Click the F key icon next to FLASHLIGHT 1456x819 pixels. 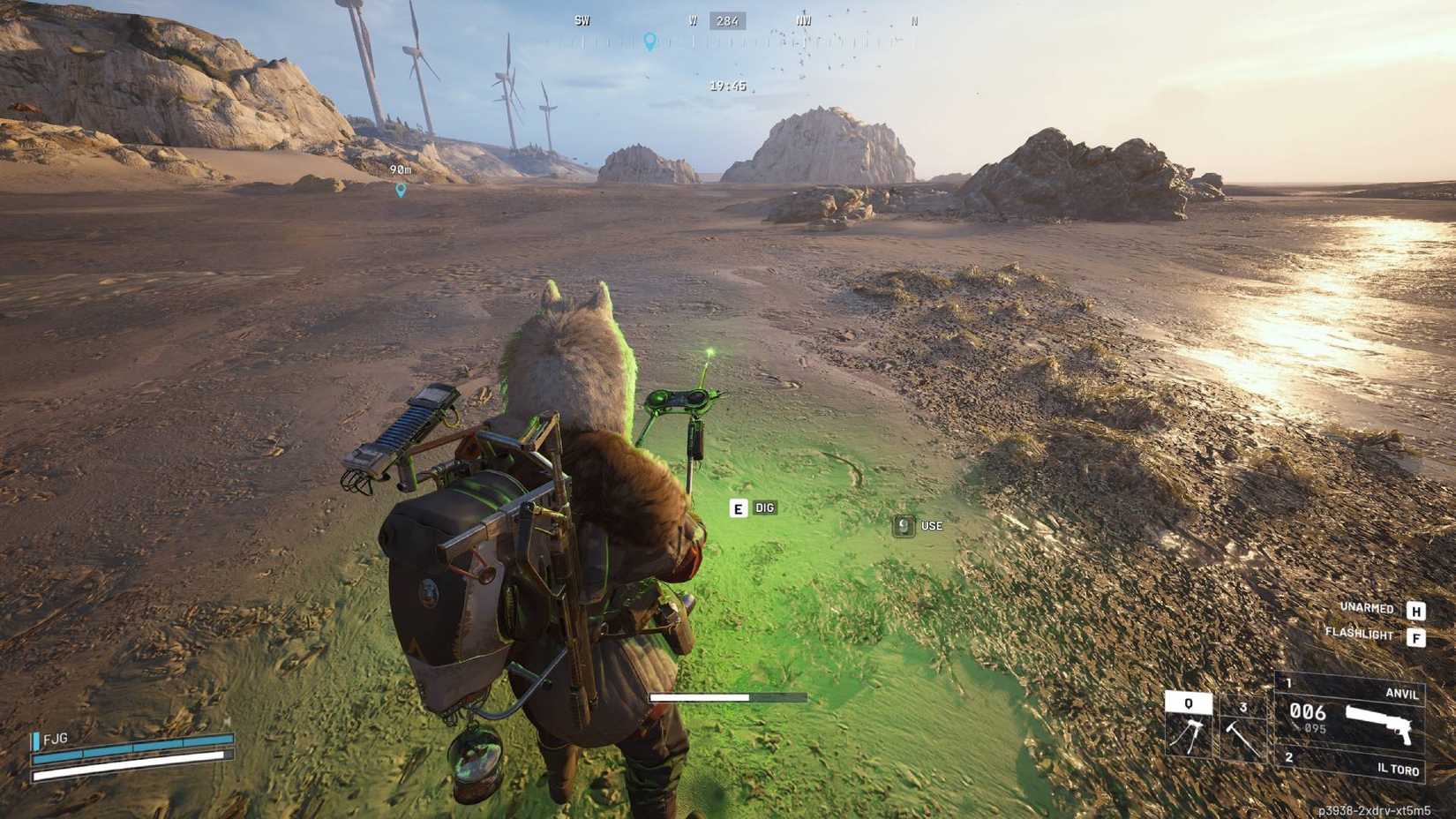(x=1417, y=636)
